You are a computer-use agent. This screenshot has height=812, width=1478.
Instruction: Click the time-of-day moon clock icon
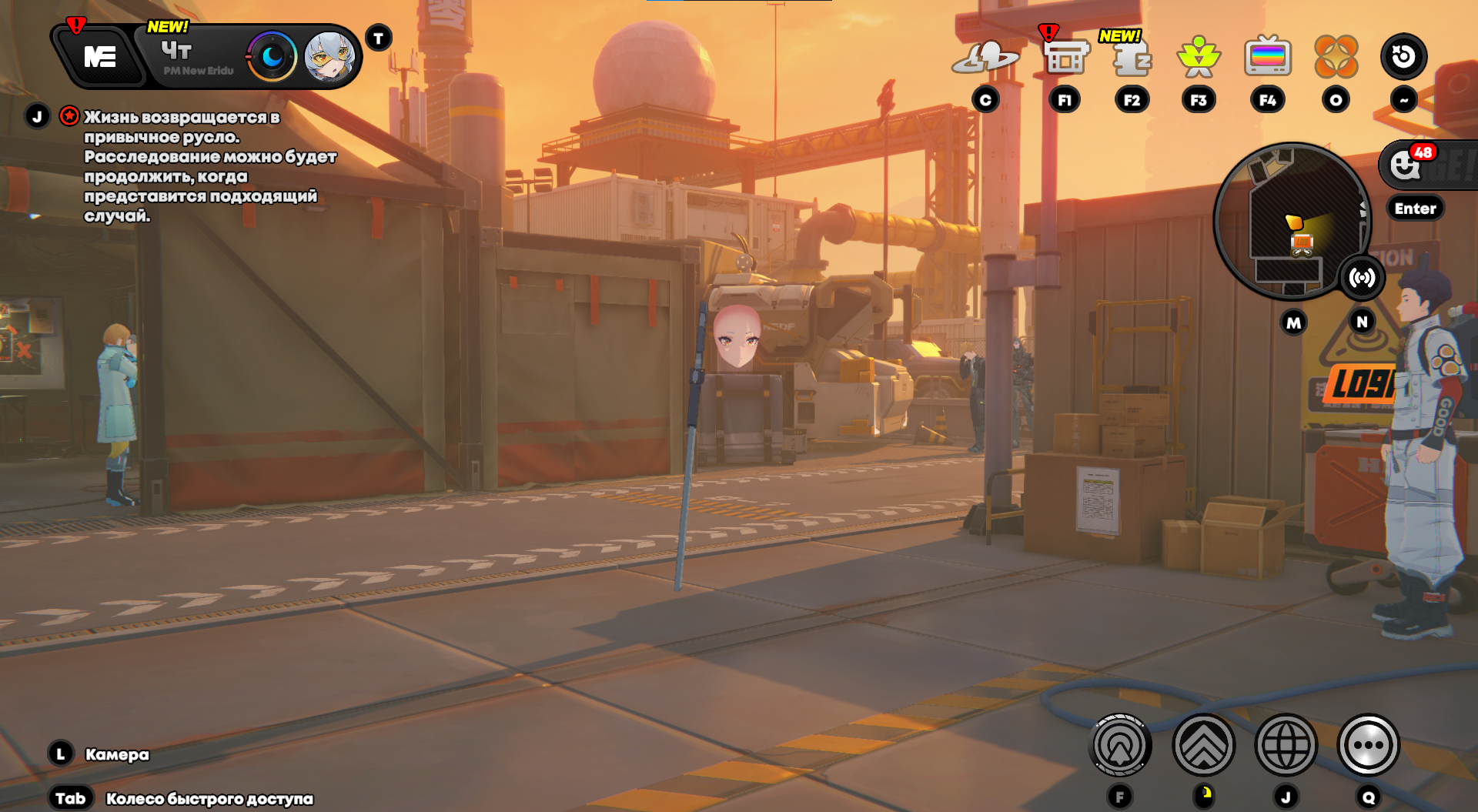click(x=272, y=57)
